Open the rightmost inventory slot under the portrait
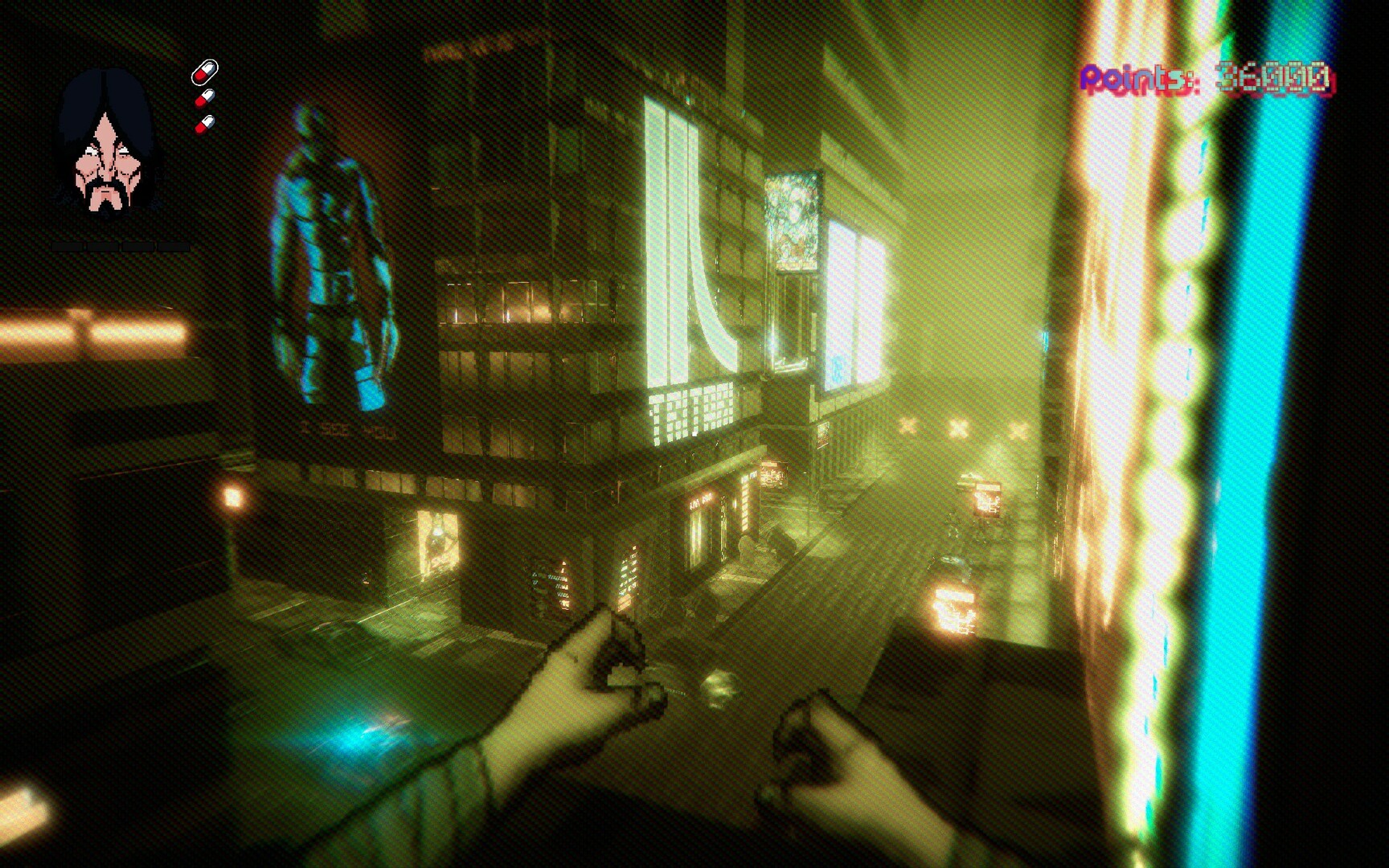The width and height of the screenshot is (1389, 868). [173, 247]
